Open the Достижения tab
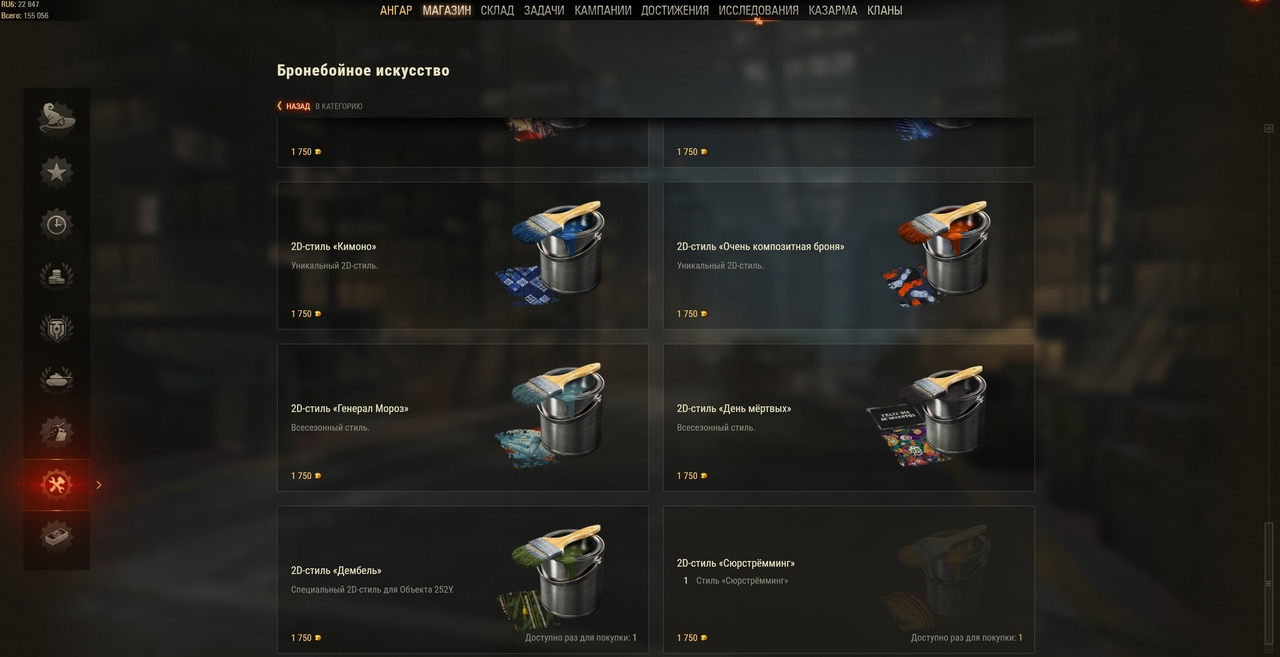 coord(675,11)
